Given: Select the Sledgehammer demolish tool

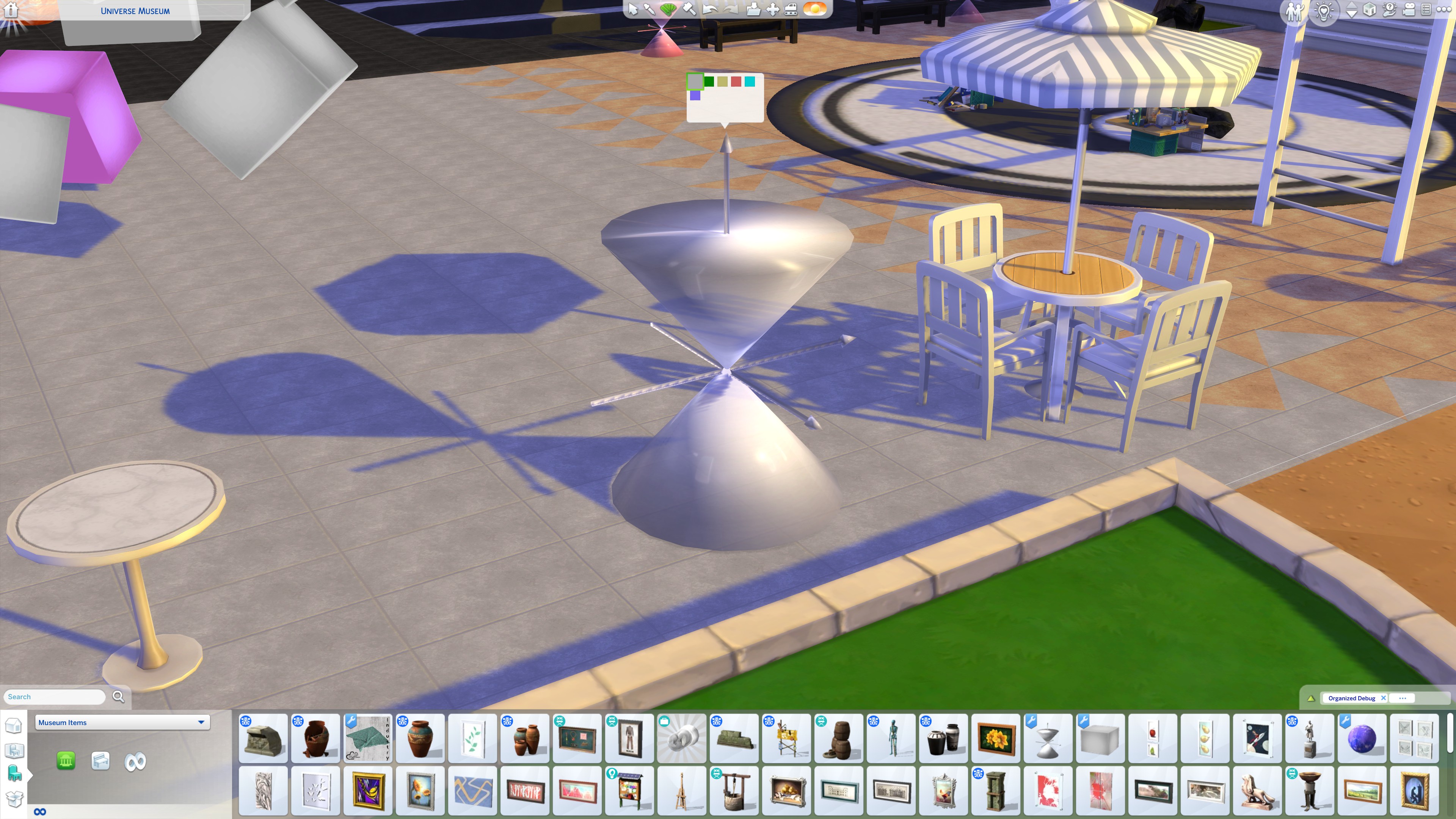Looking at the screenshot, I should coord(689,9).
